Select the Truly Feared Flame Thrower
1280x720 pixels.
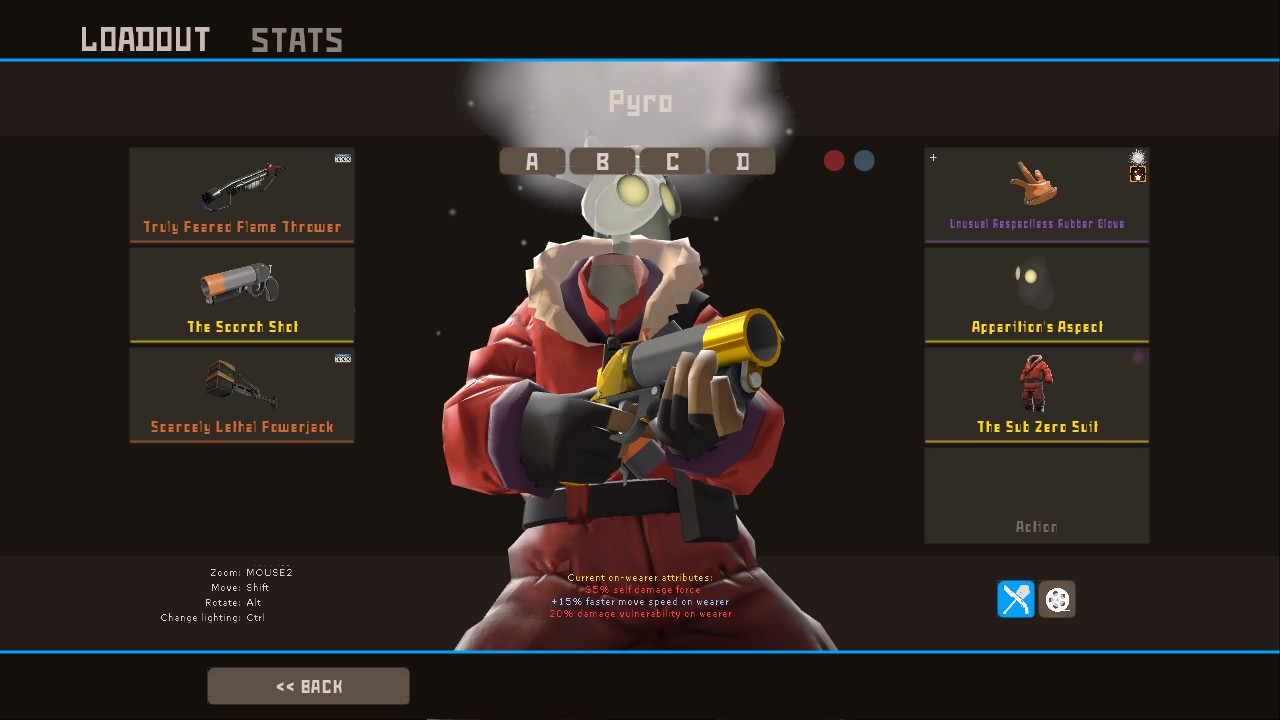[x=241, y=195]
